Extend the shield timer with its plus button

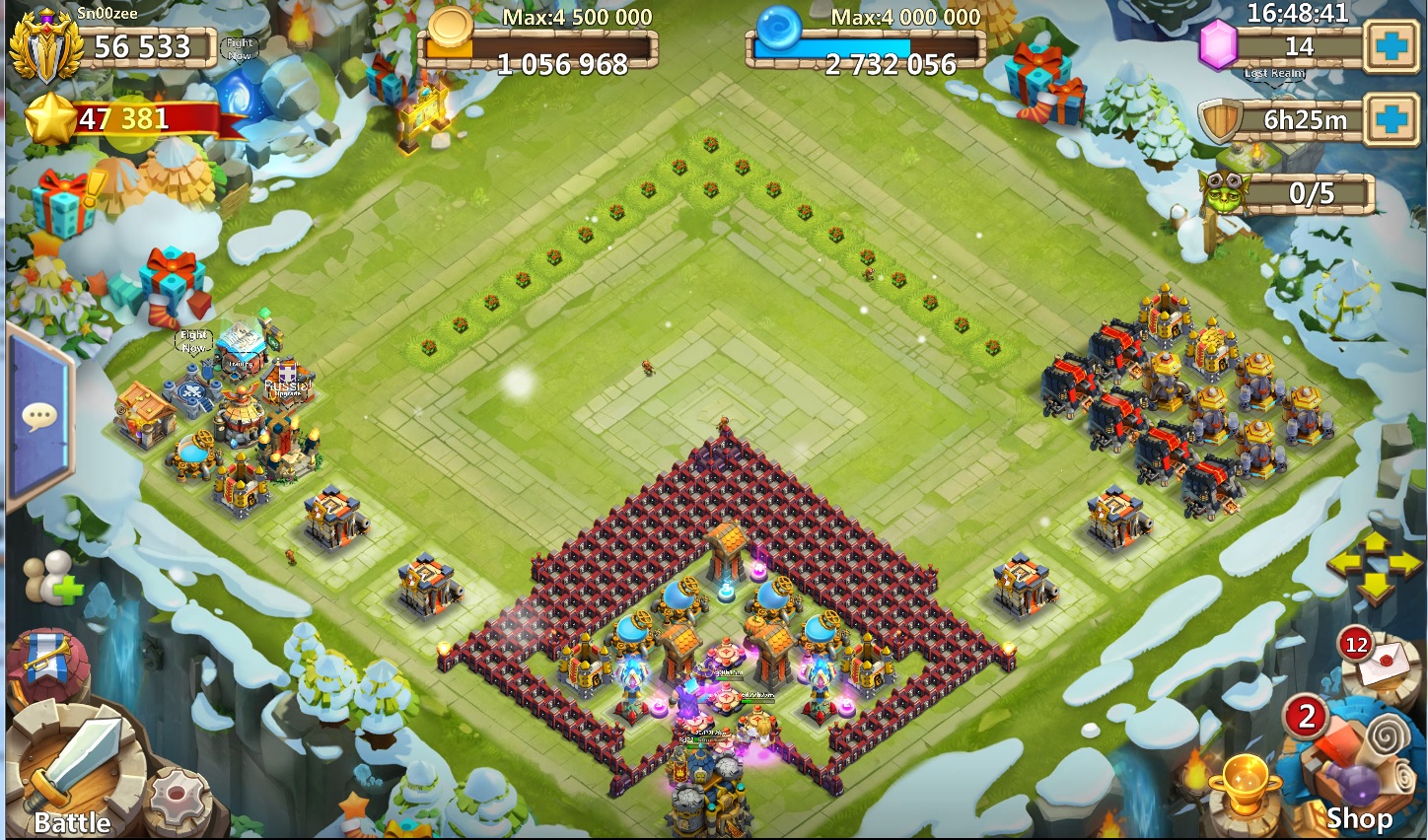pyautogui.click(x=1392, y=120)
